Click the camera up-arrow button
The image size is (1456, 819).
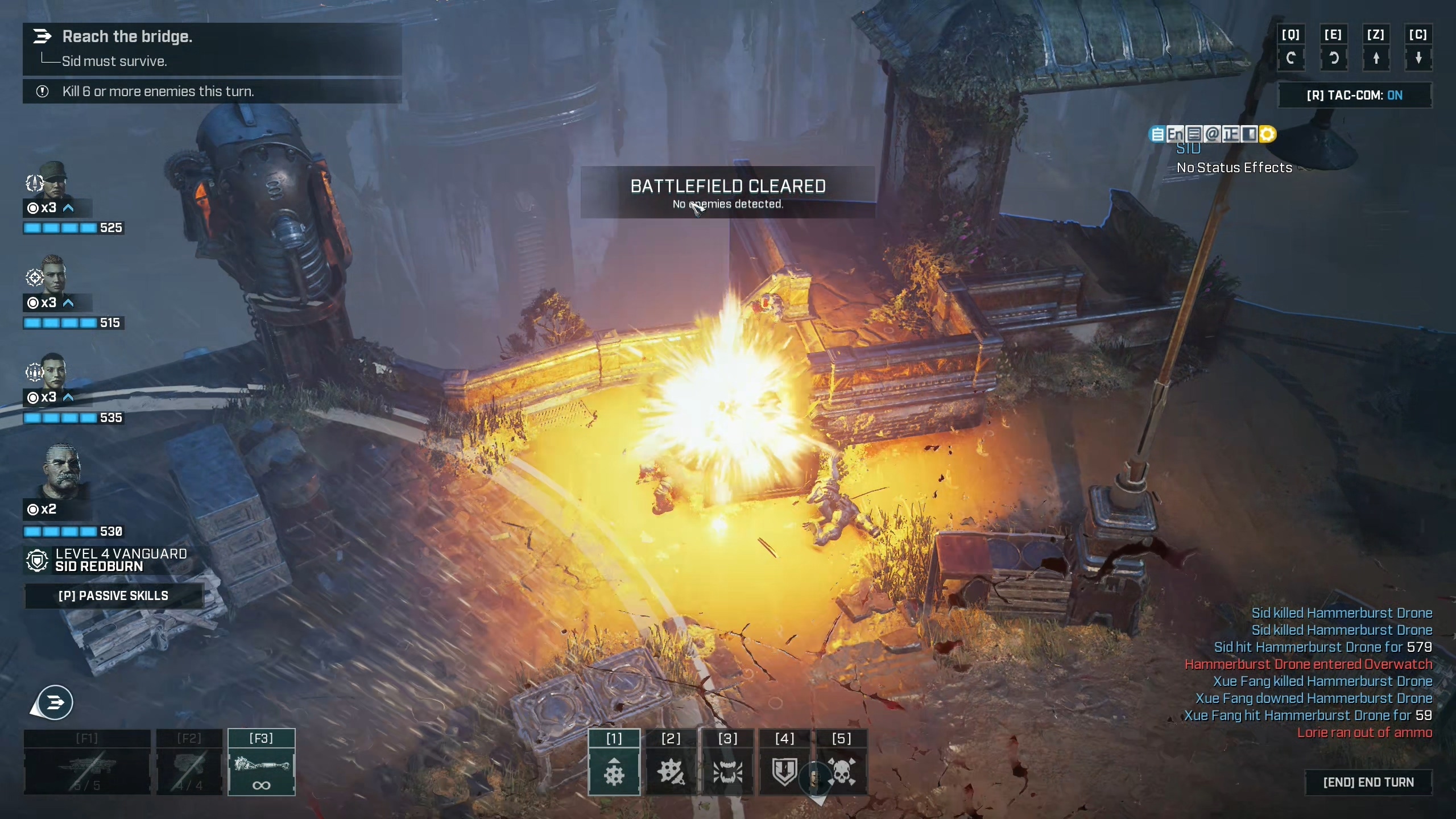(1376, 58)
